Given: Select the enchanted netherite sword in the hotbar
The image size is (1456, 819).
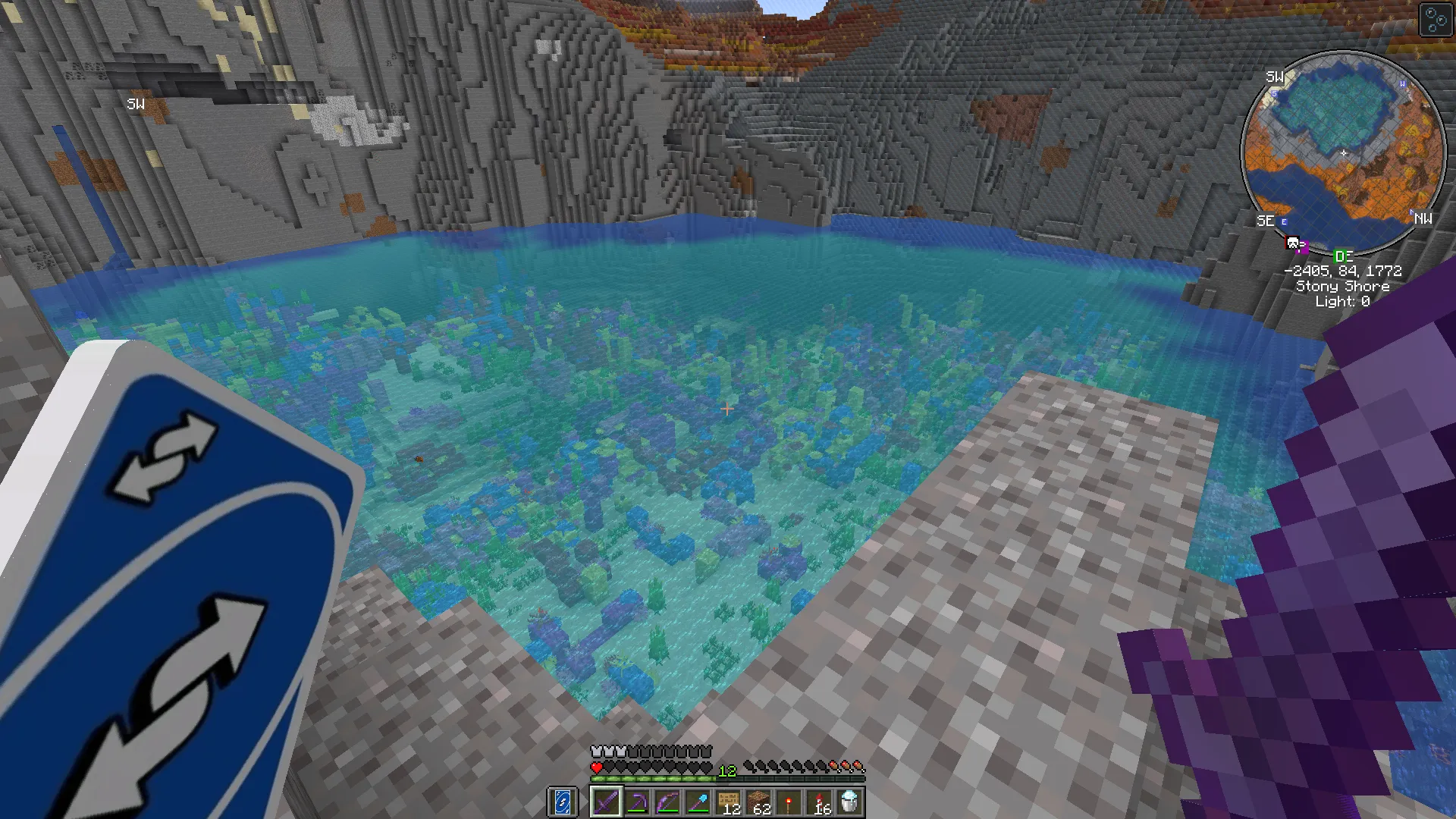Looking at the screenshot, I should [606, 802].
